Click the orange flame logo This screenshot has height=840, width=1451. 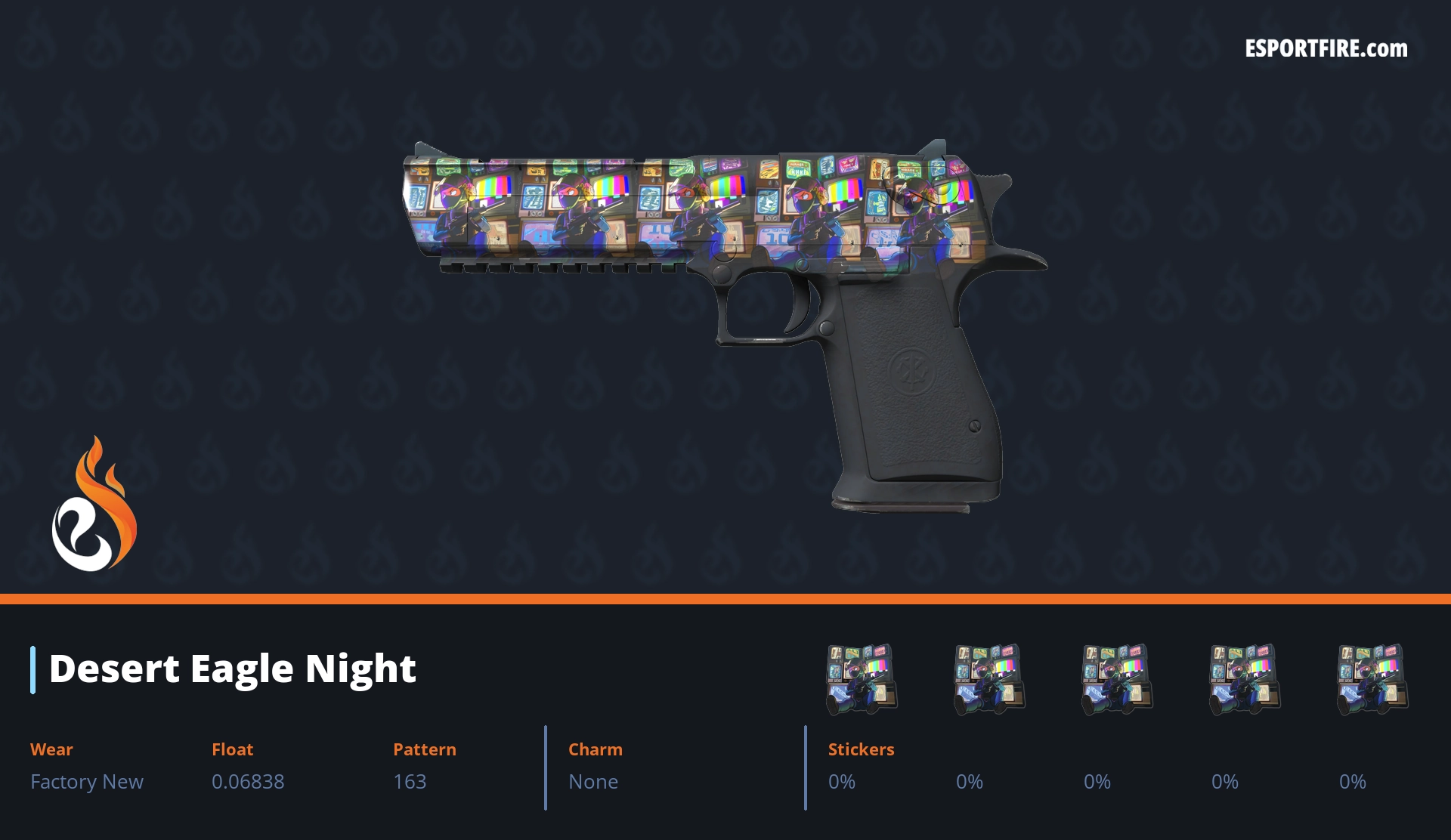[x=94, y=505]
